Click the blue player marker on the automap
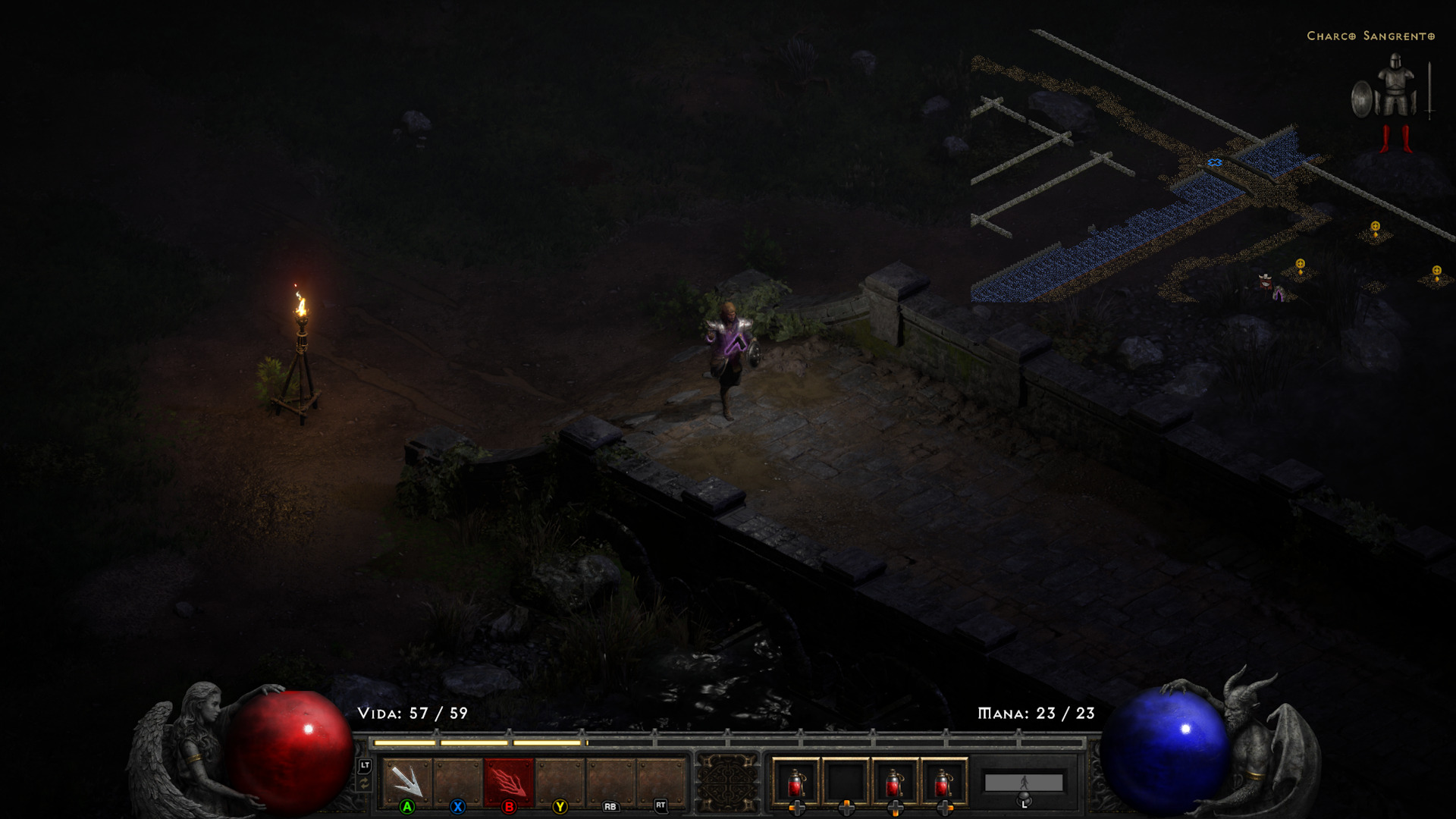Screen dimensions: 1456x819 pyautogui.click(x=1214, y=163)
